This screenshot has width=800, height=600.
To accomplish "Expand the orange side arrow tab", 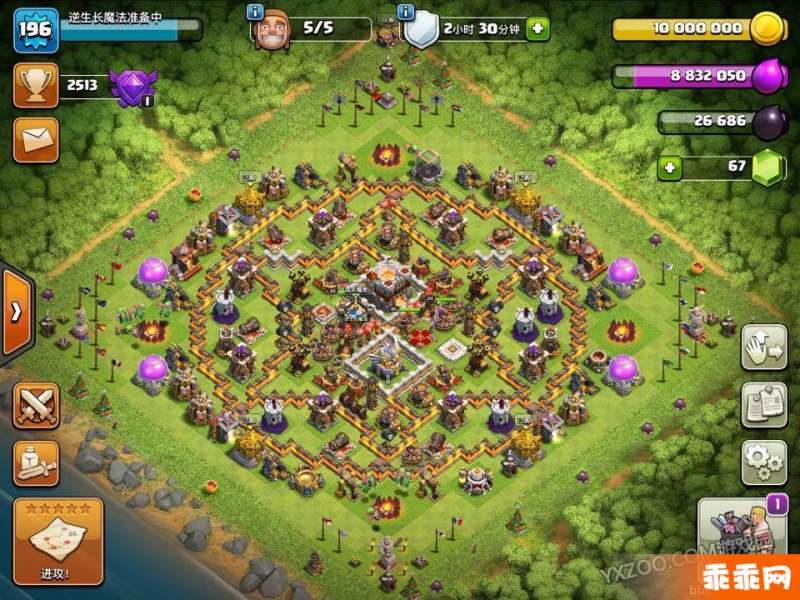I will pos(16,312).
